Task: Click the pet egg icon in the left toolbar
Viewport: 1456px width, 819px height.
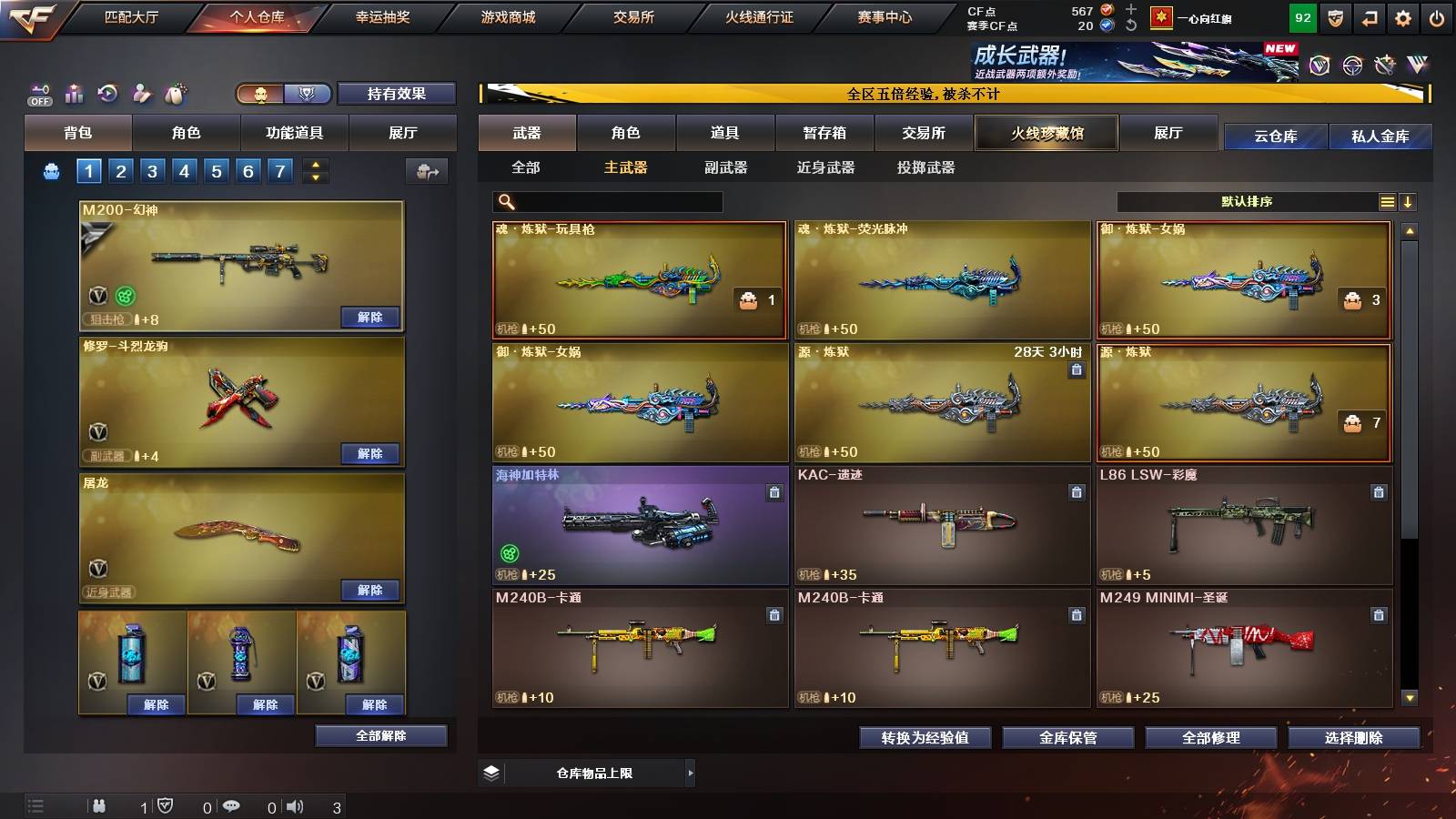Action: click(175, 92)
